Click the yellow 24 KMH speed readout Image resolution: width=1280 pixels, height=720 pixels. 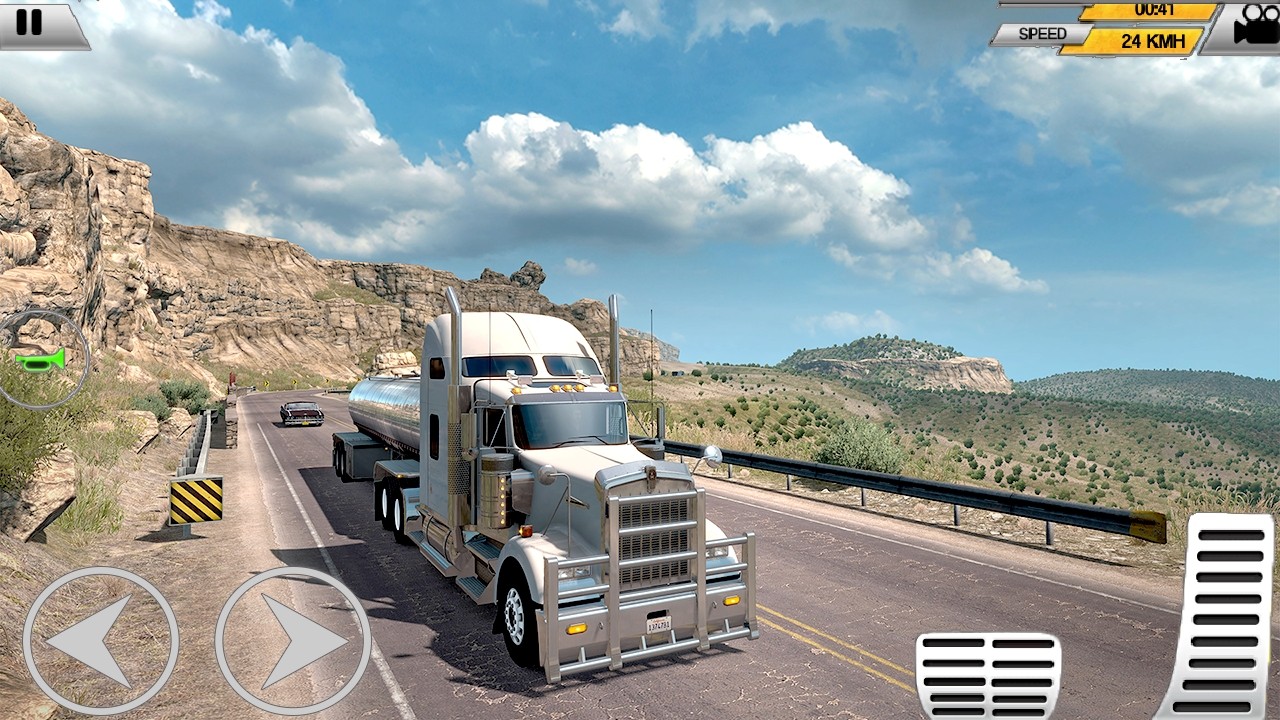1148,42
